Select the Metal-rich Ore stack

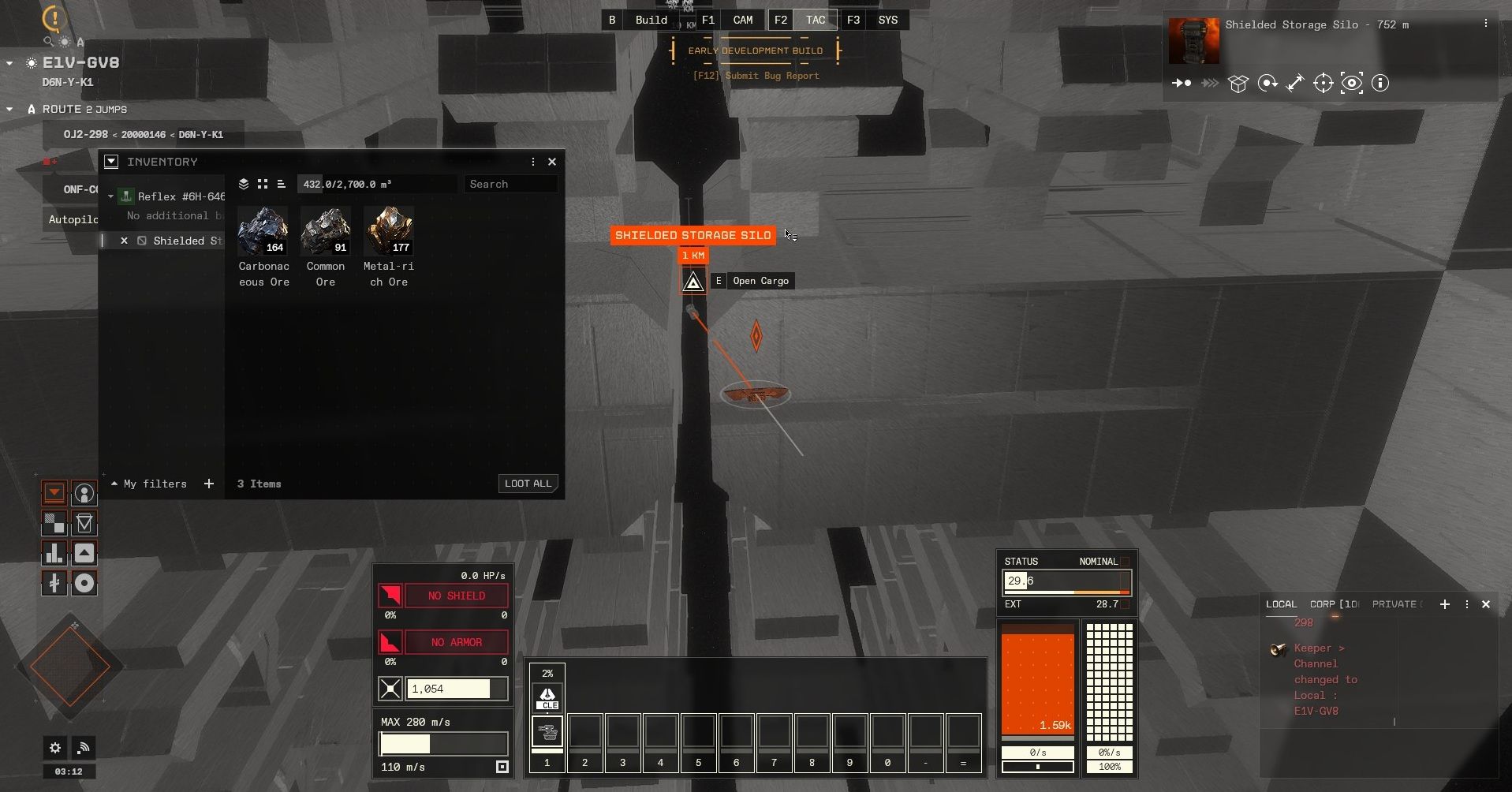(x=389, y=230)
